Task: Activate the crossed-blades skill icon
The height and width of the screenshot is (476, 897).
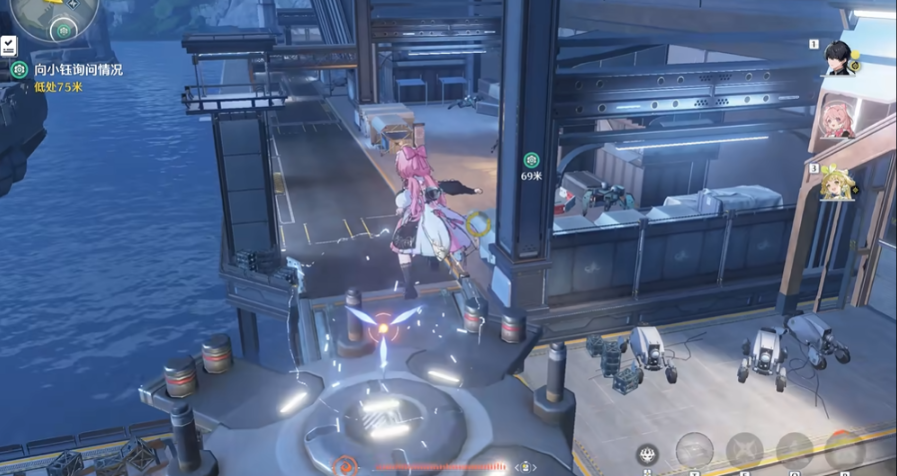Action: (x=744, y=451)
